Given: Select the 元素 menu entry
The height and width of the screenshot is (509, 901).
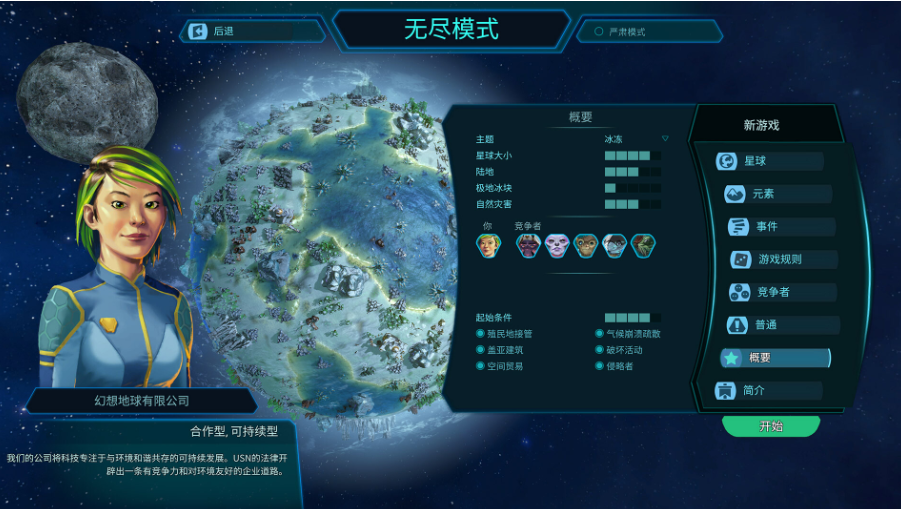Looking at the screenshot, I should tap(777, 194).
